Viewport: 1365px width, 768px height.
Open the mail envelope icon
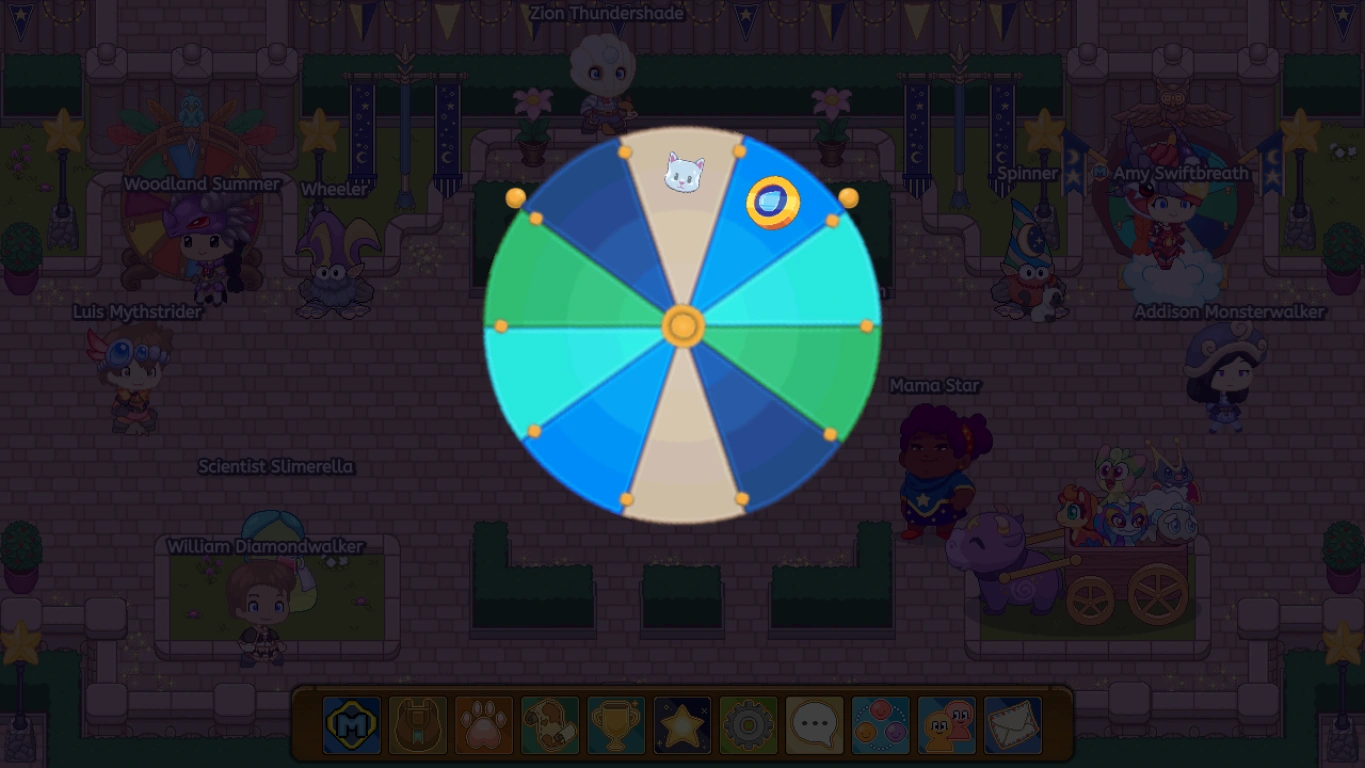point(1013,725)
